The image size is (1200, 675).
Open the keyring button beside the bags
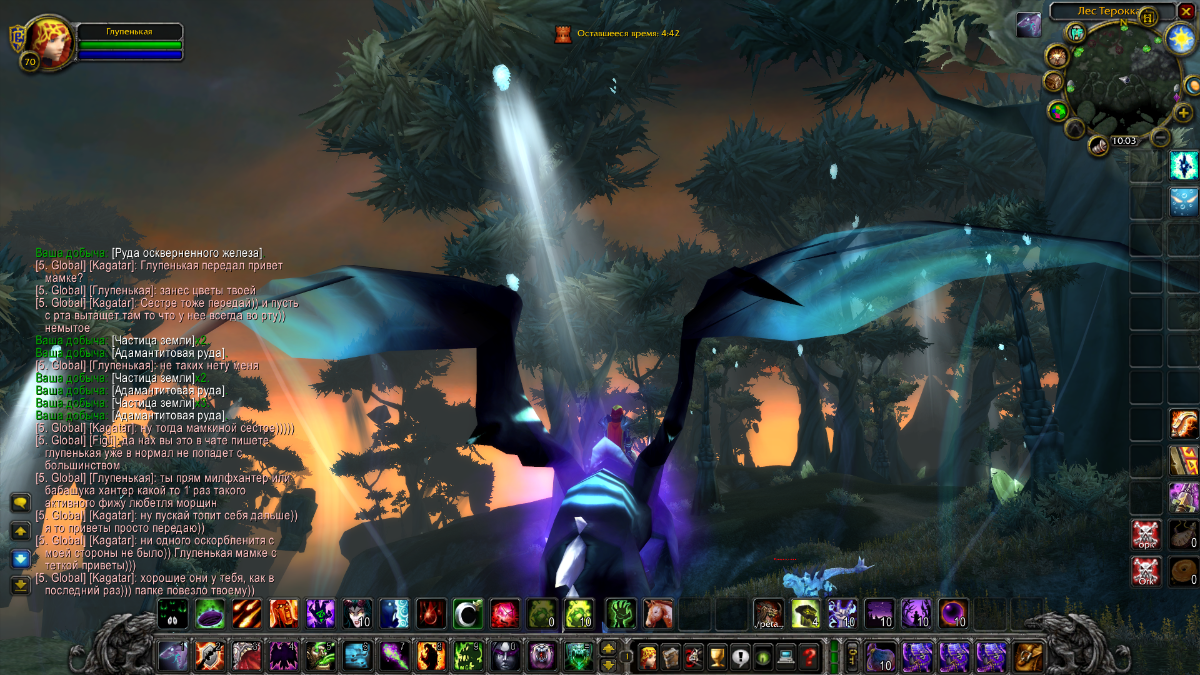[852, 656]
